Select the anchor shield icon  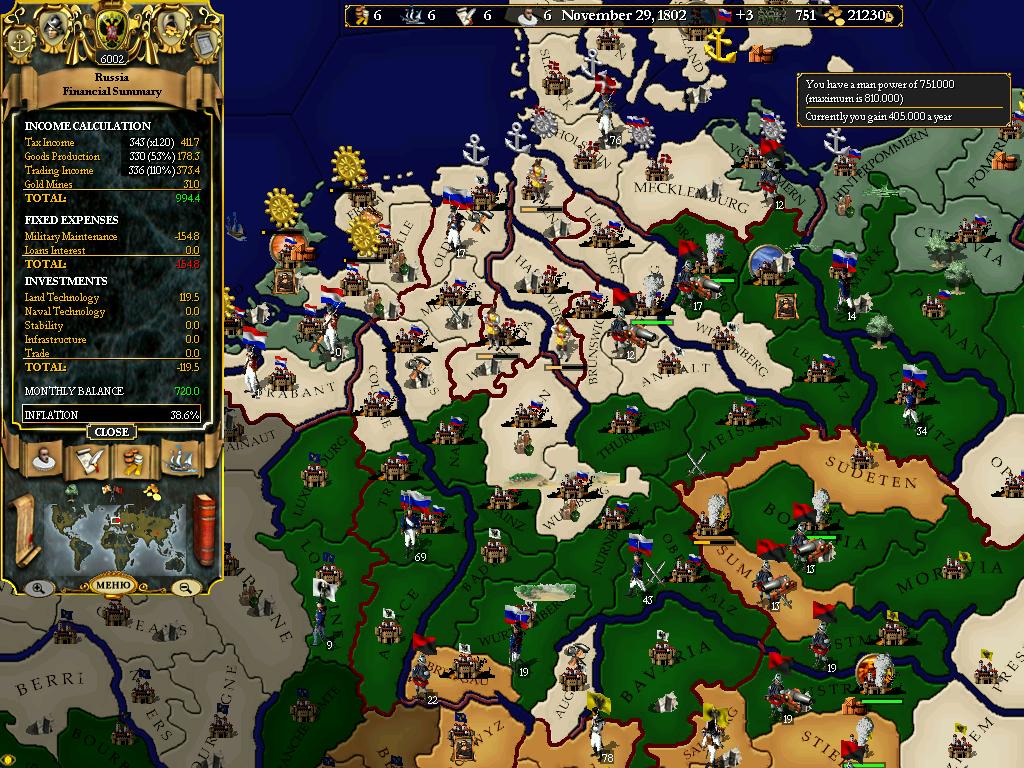pos(21,42)
